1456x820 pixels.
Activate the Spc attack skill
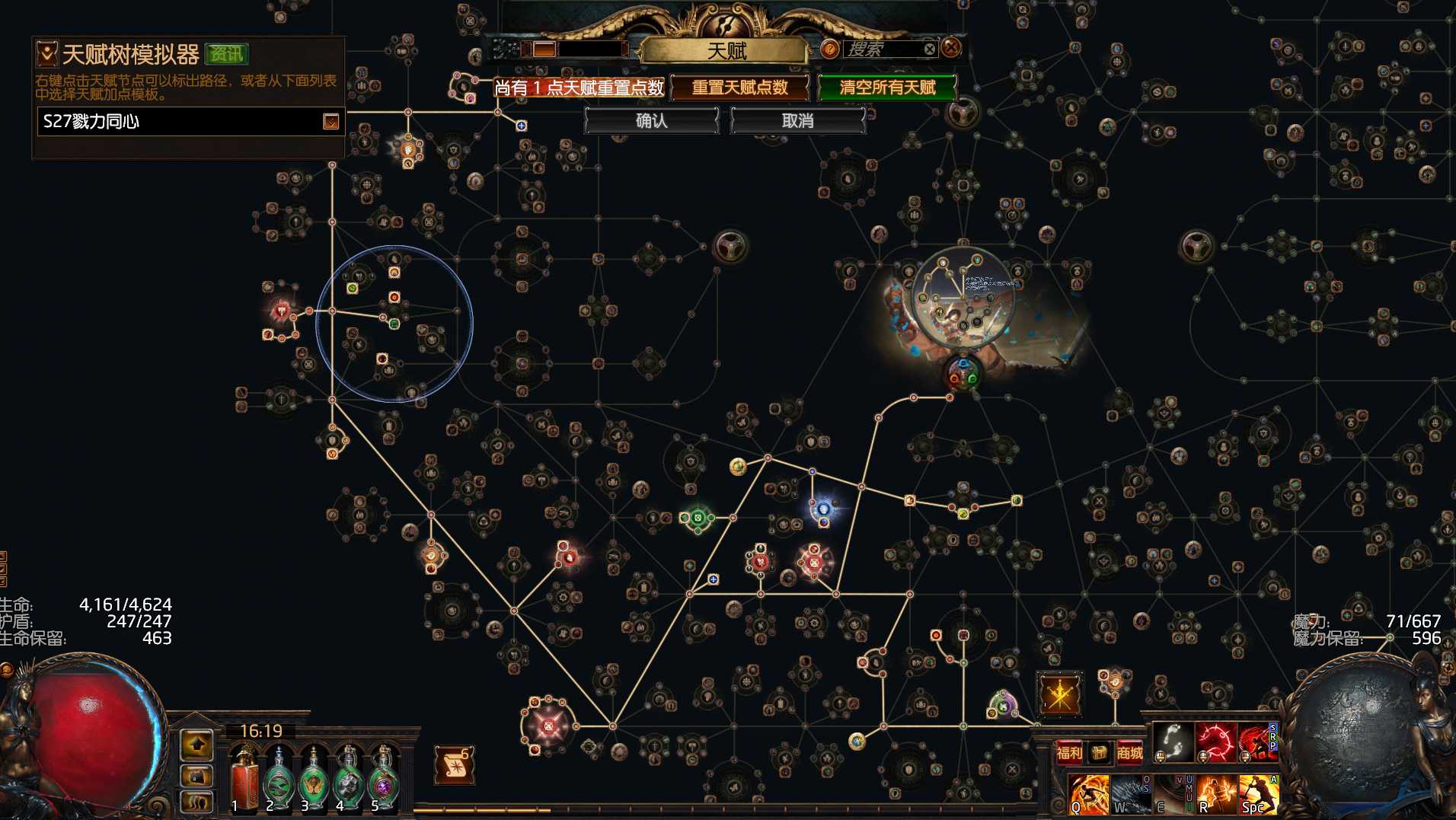(1257, 794)
